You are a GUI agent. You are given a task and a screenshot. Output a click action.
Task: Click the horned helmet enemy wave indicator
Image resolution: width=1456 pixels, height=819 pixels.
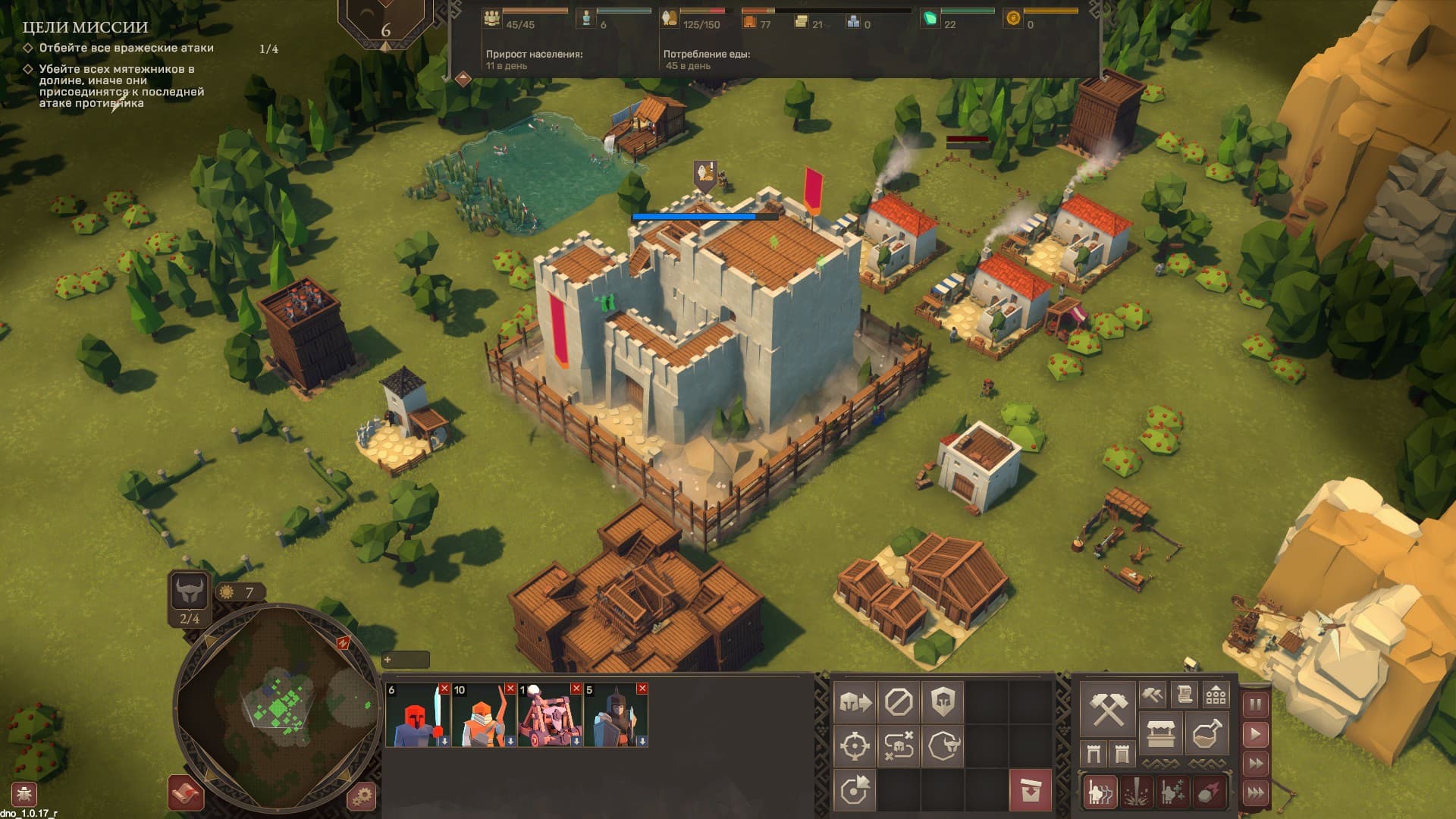pos(189,591)
